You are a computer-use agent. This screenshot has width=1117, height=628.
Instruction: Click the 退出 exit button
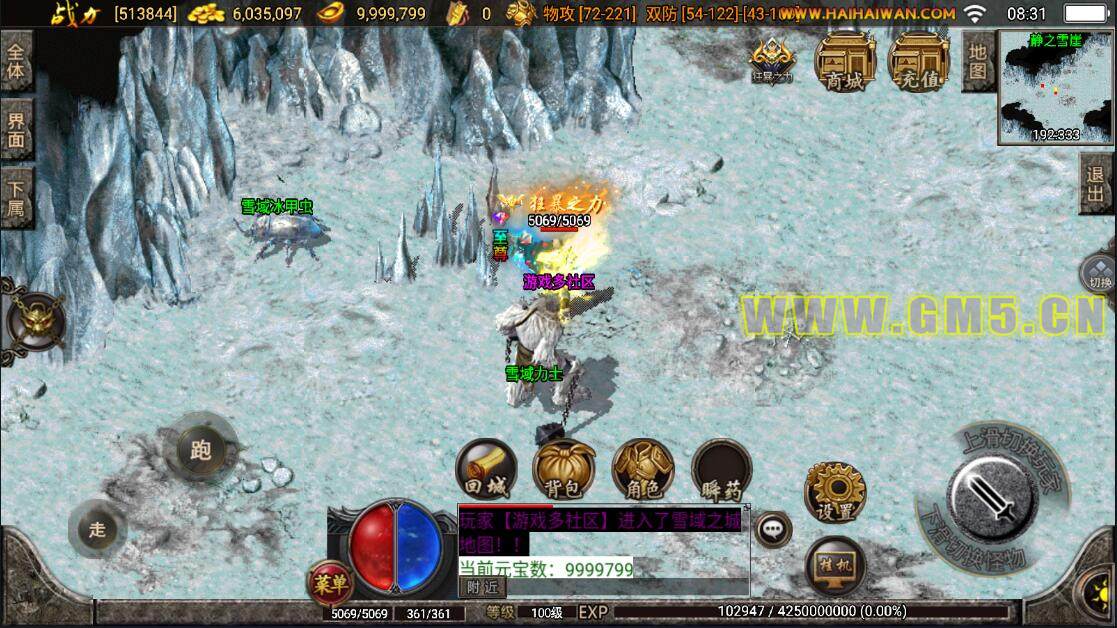(x=1097, y=184)
